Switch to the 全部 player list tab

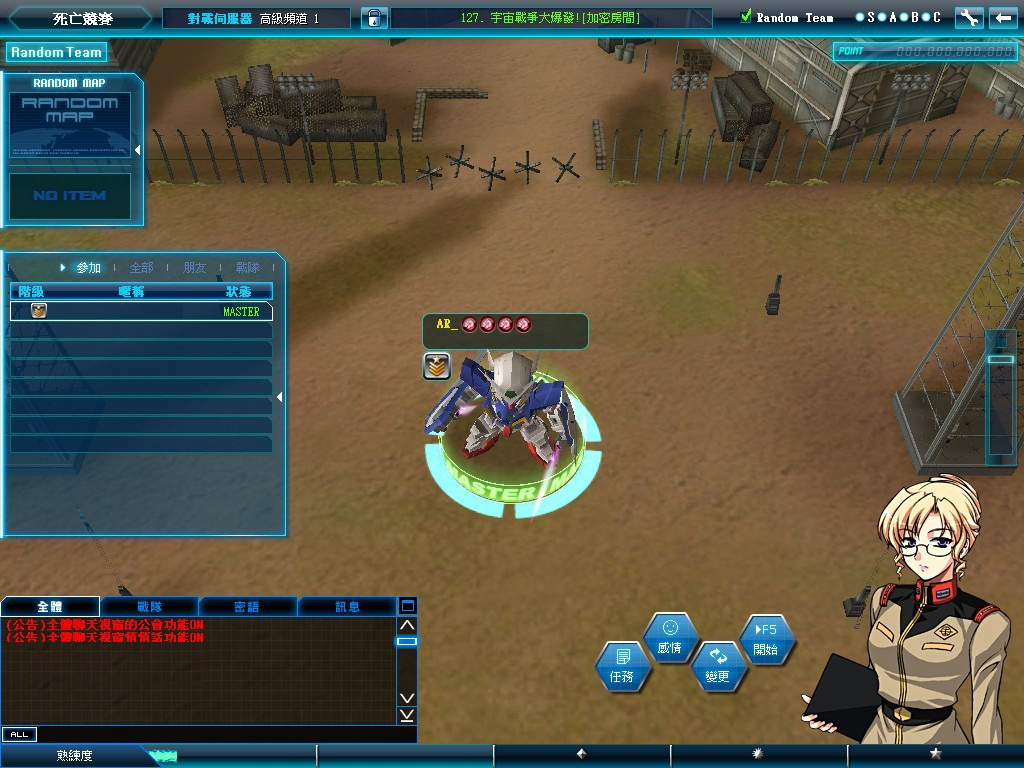click(x=141, y=268)
